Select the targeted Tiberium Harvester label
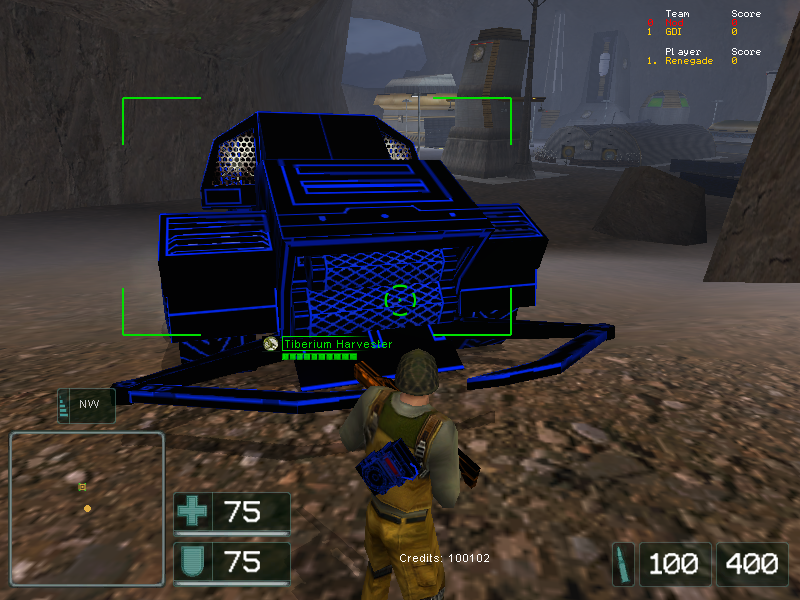The height and width of the screenshot is (600, 800). coord(336,344)
